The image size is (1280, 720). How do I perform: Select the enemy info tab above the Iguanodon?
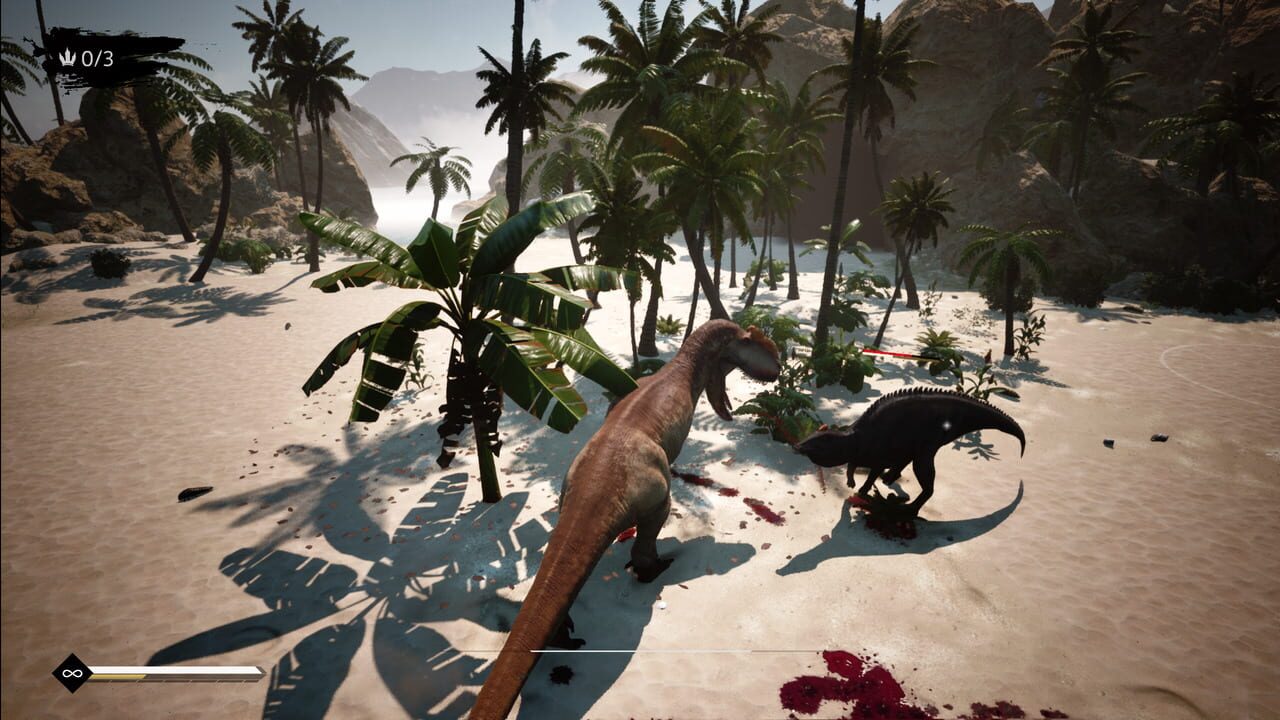(x=803, y=351)
